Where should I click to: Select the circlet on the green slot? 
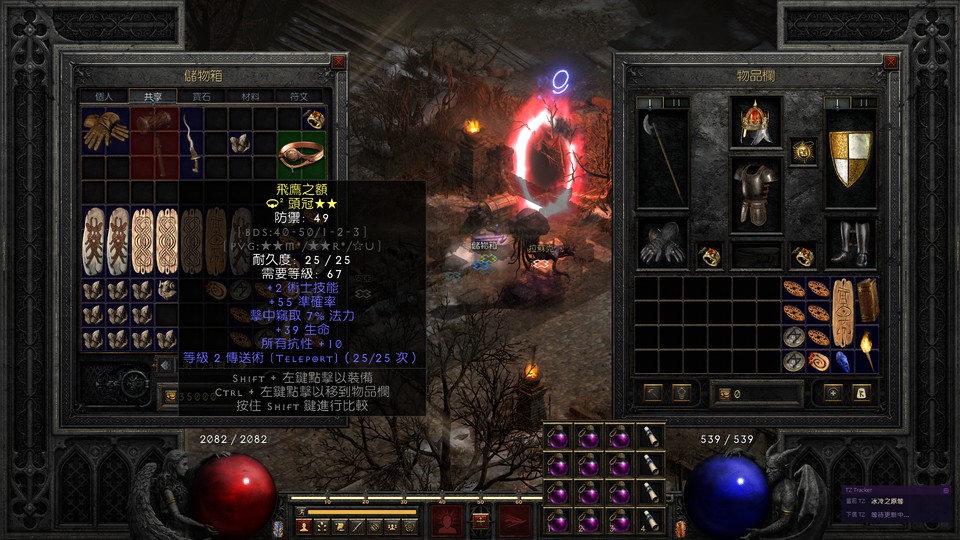tap(302, 154)
